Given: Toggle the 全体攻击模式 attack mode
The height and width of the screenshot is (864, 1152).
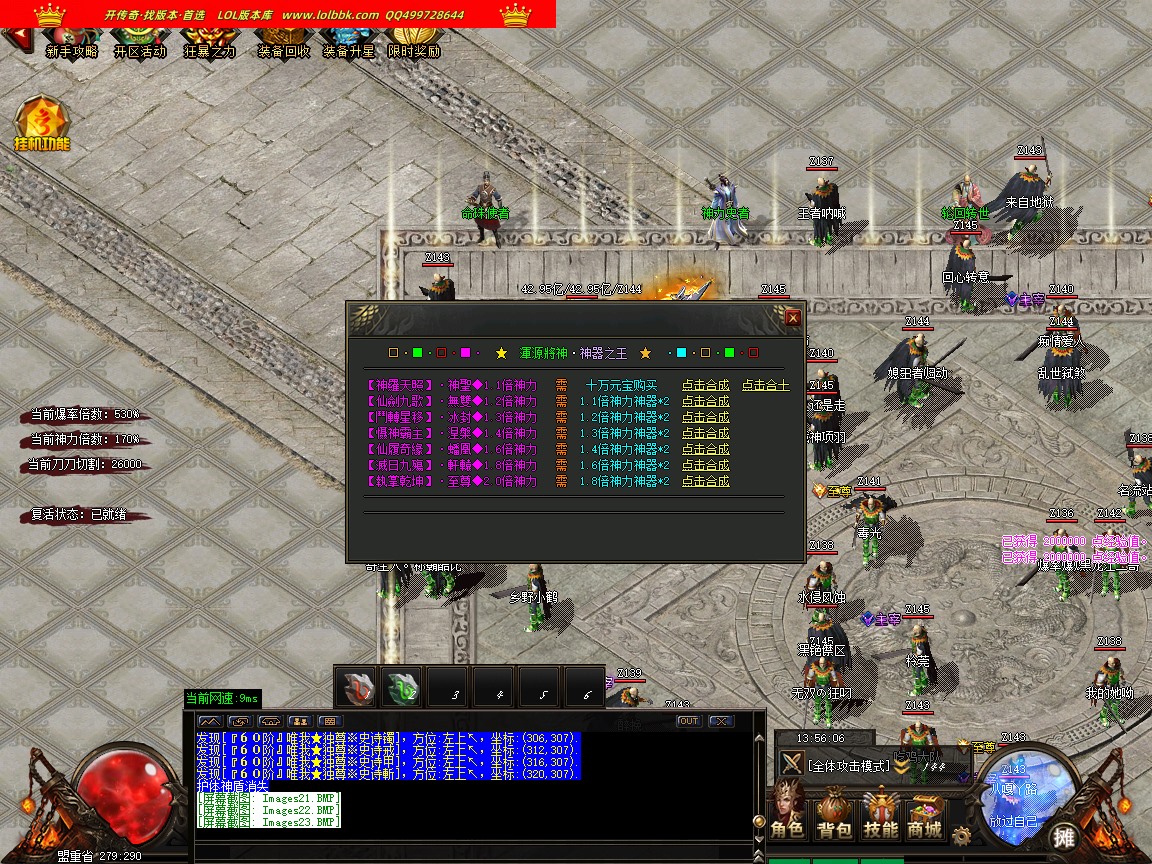Looking at the screenshot, I should click(x=848, y=765).
